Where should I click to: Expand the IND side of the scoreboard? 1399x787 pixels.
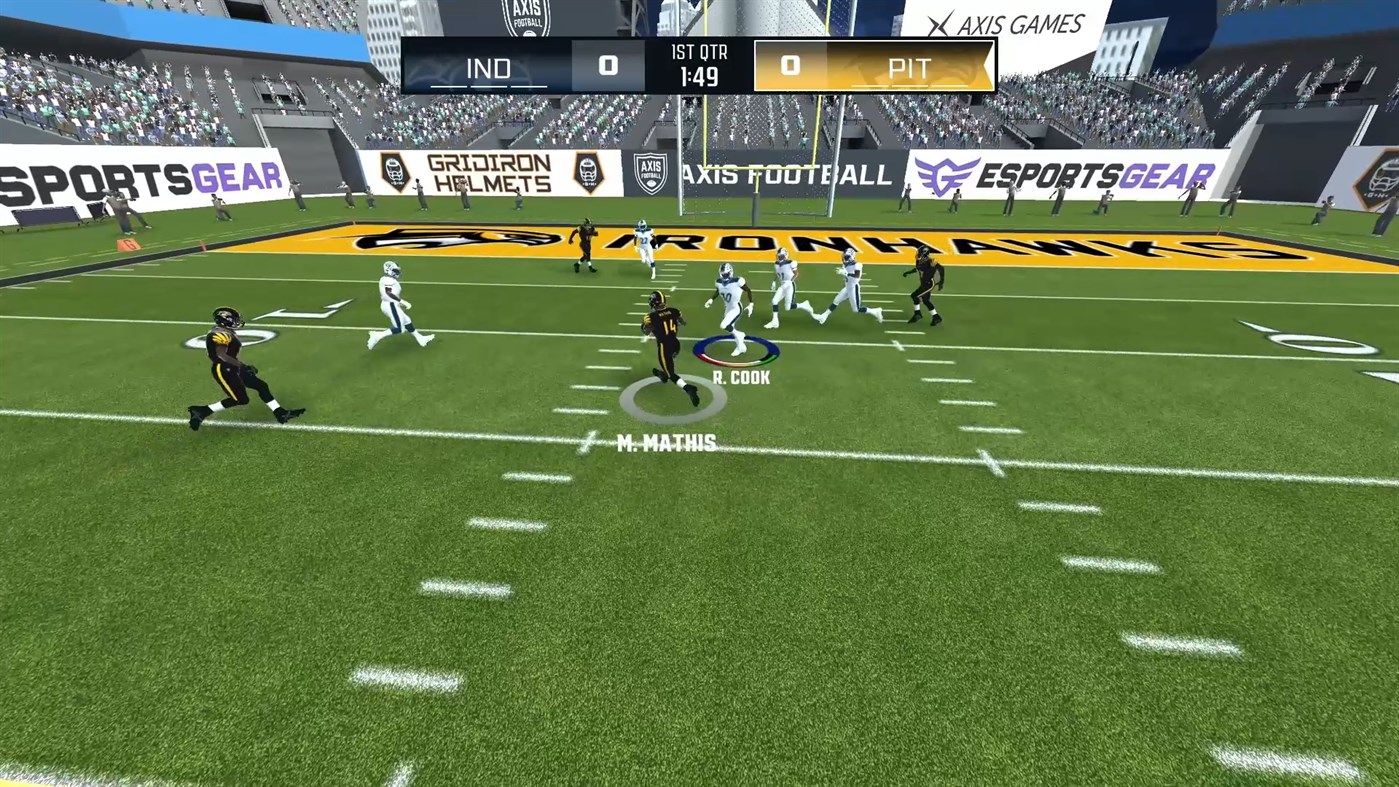click(487, 67)
